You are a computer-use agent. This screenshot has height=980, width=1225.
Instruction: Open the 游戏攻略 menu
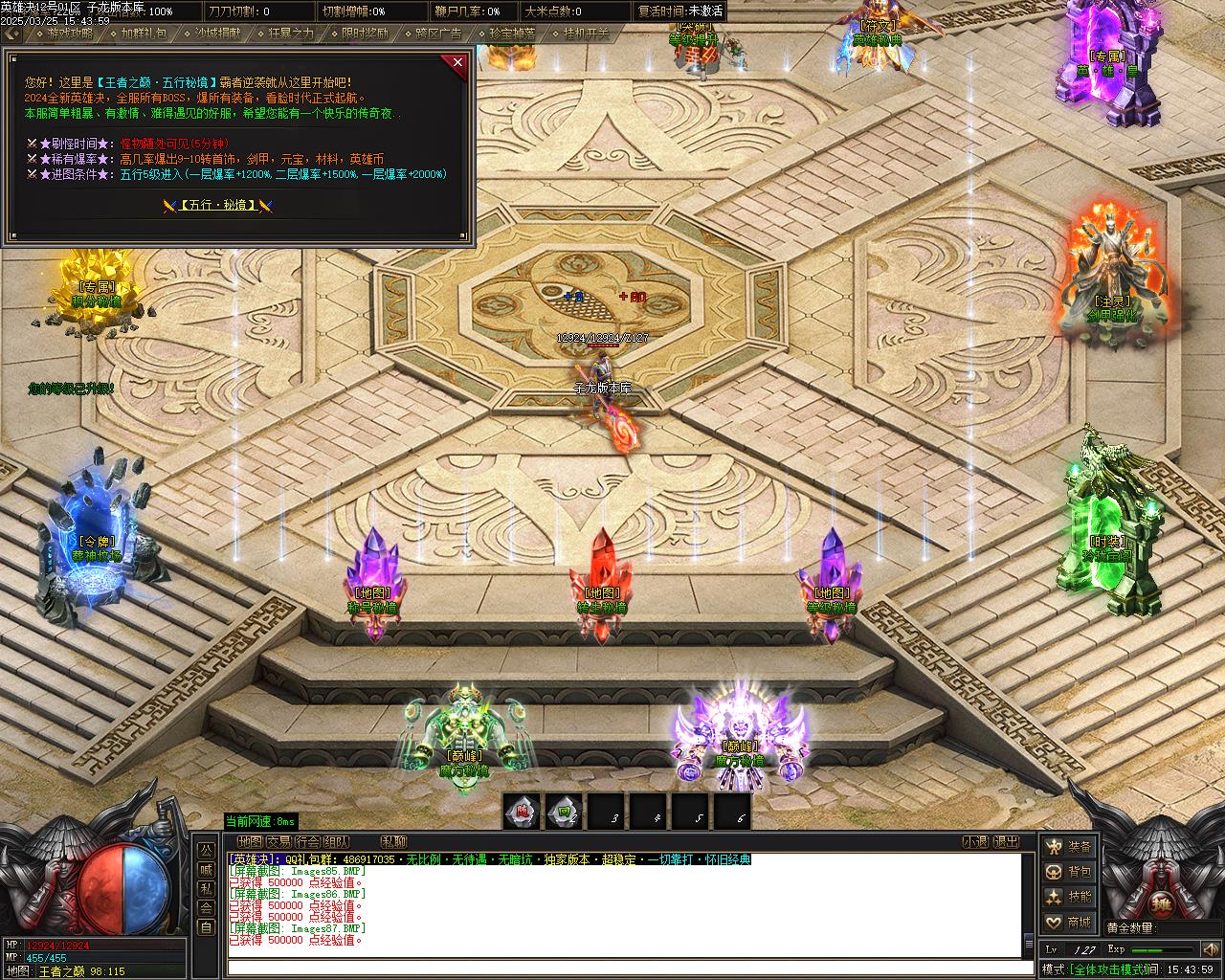point(70,33)
